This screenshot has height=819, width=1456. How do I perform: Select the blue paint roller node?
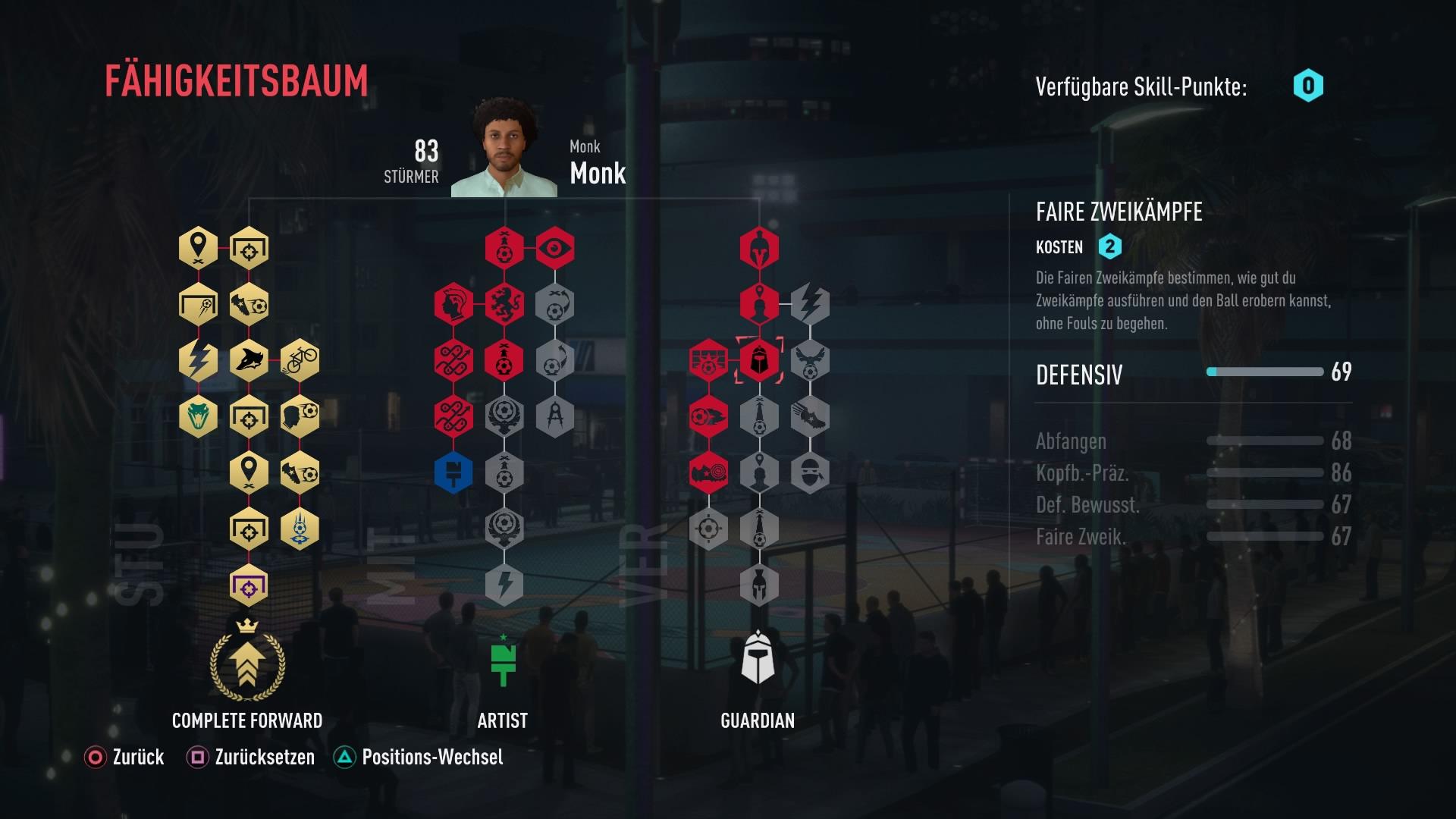[x=453, y=472]
